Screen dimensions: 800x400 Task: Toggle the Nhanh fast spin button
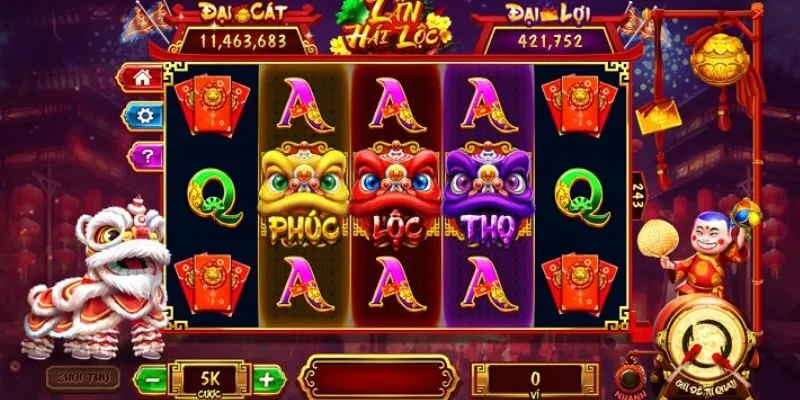point(631,378)
